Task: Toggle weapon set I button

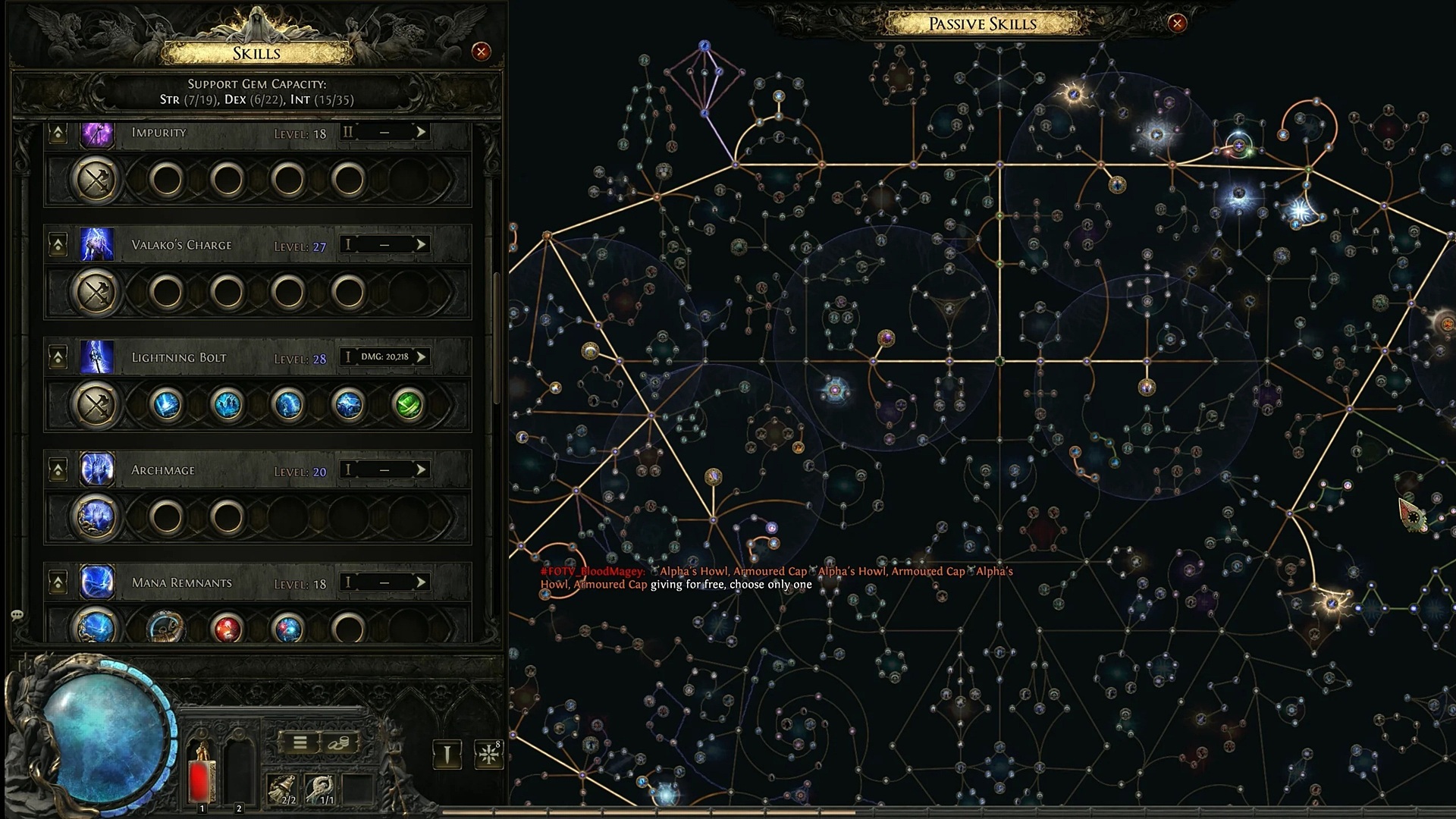Action: [x=447, y=755]
